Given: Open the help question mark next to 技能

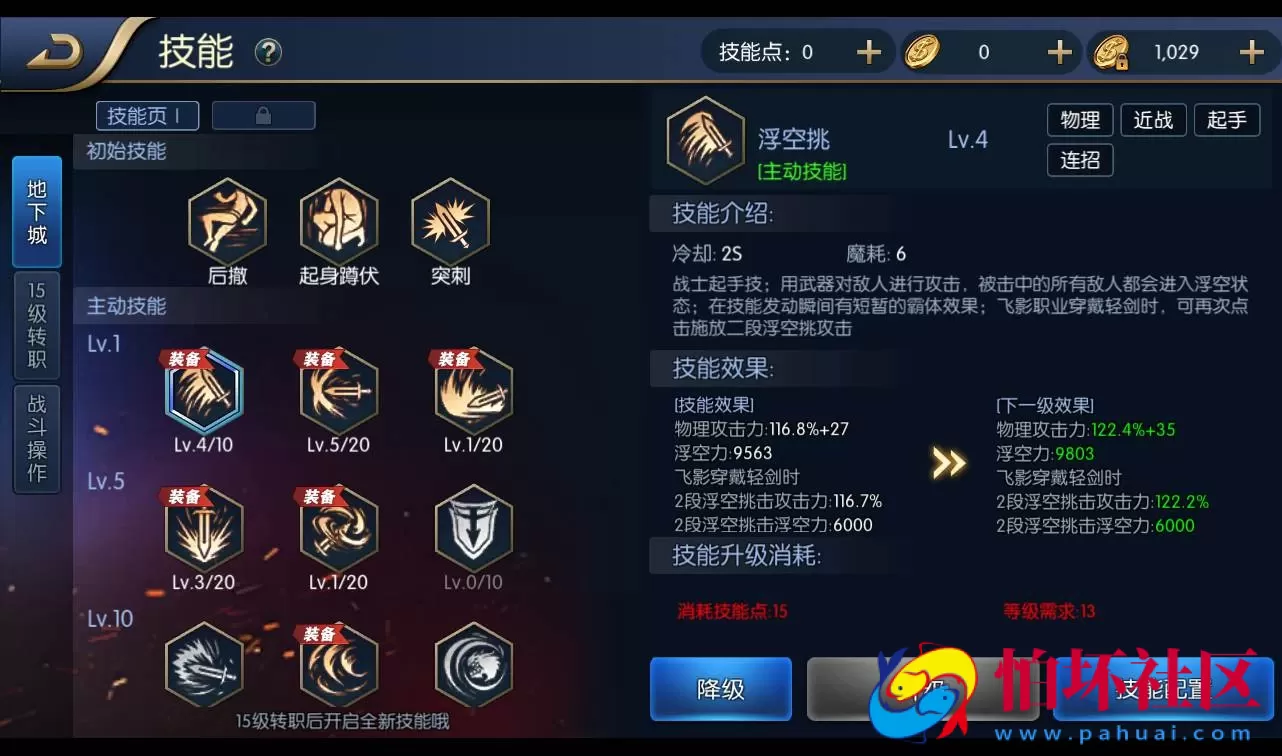Looking at the screenshot, I should (x=266, y=52).
